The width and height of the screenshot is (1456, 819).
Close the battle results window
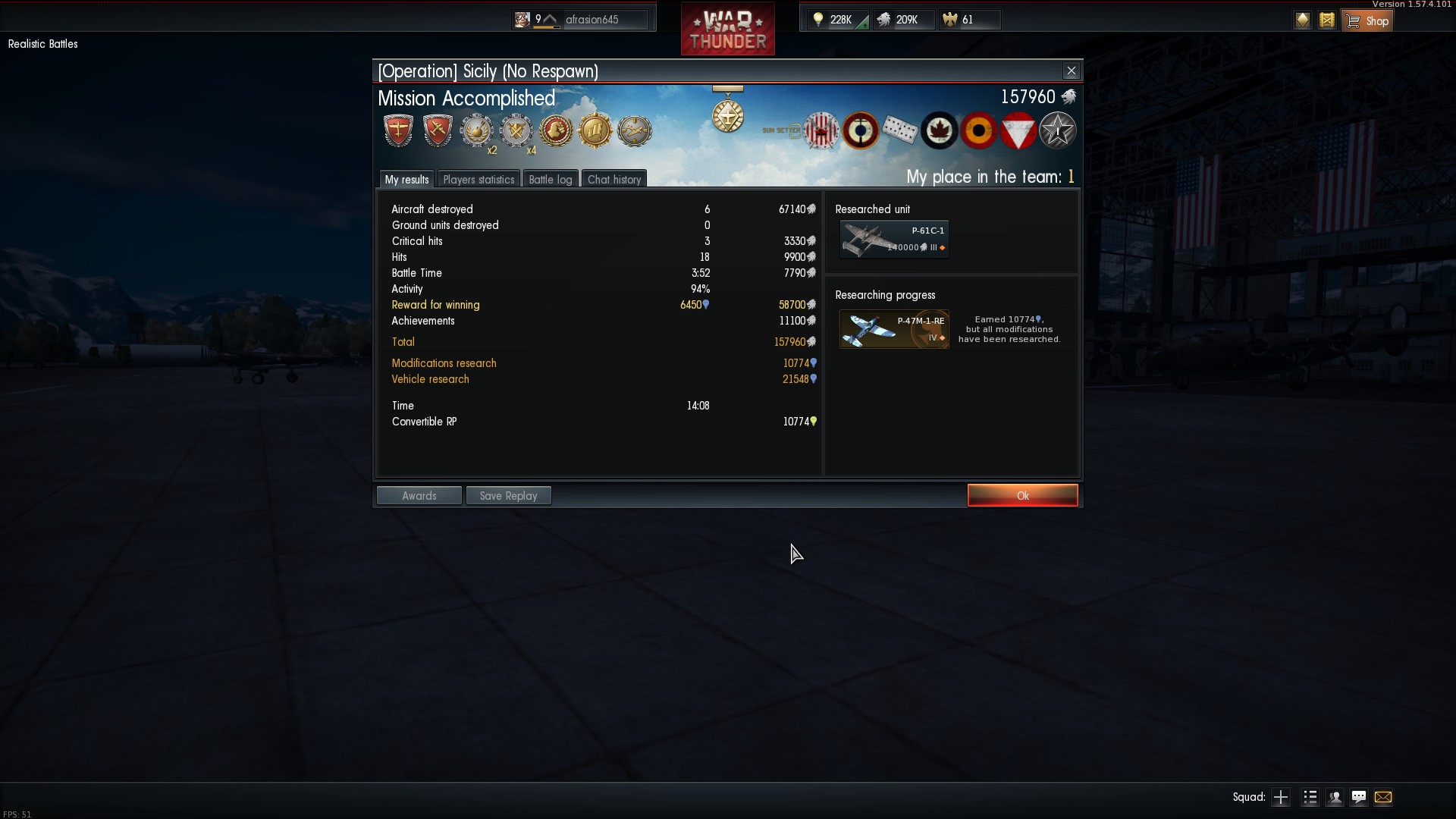(1071, 71)
